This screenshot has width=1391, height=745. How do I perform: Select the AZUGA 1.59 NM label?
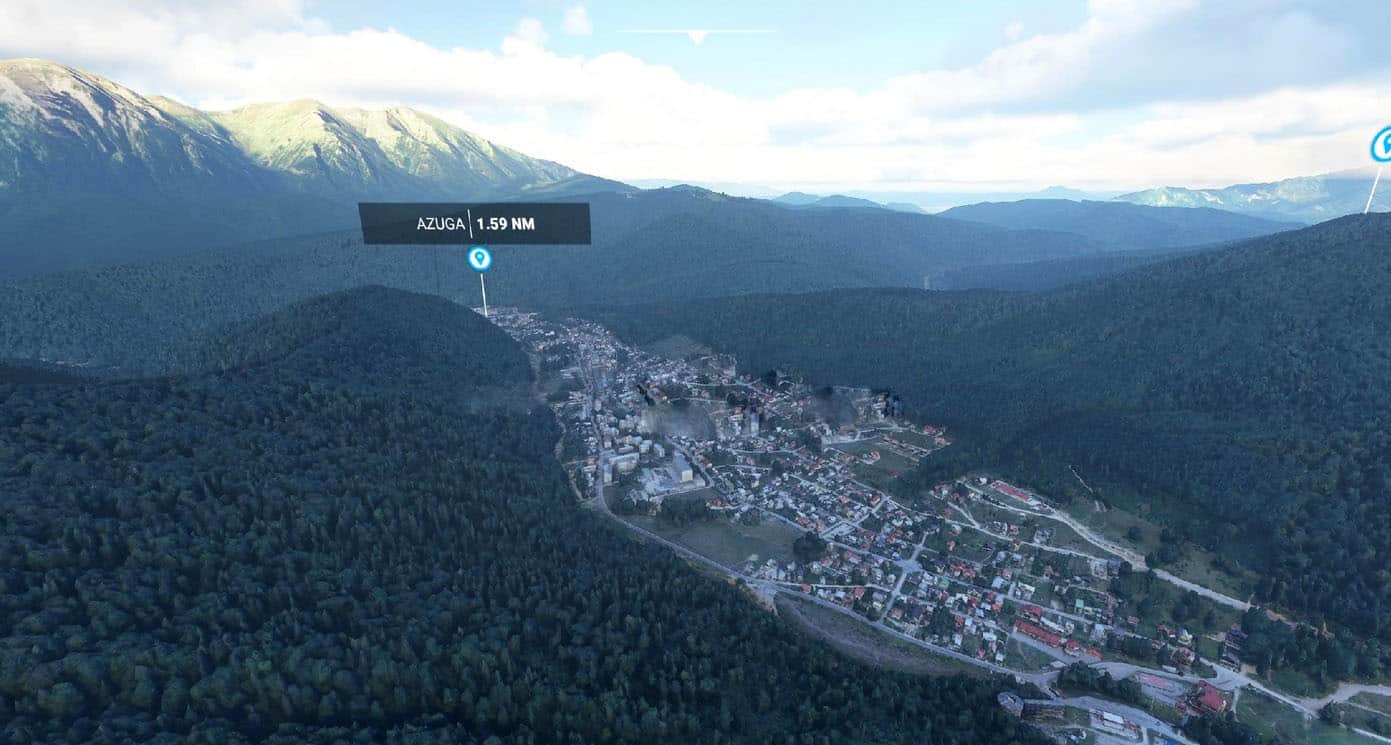(x=474, y=223)
